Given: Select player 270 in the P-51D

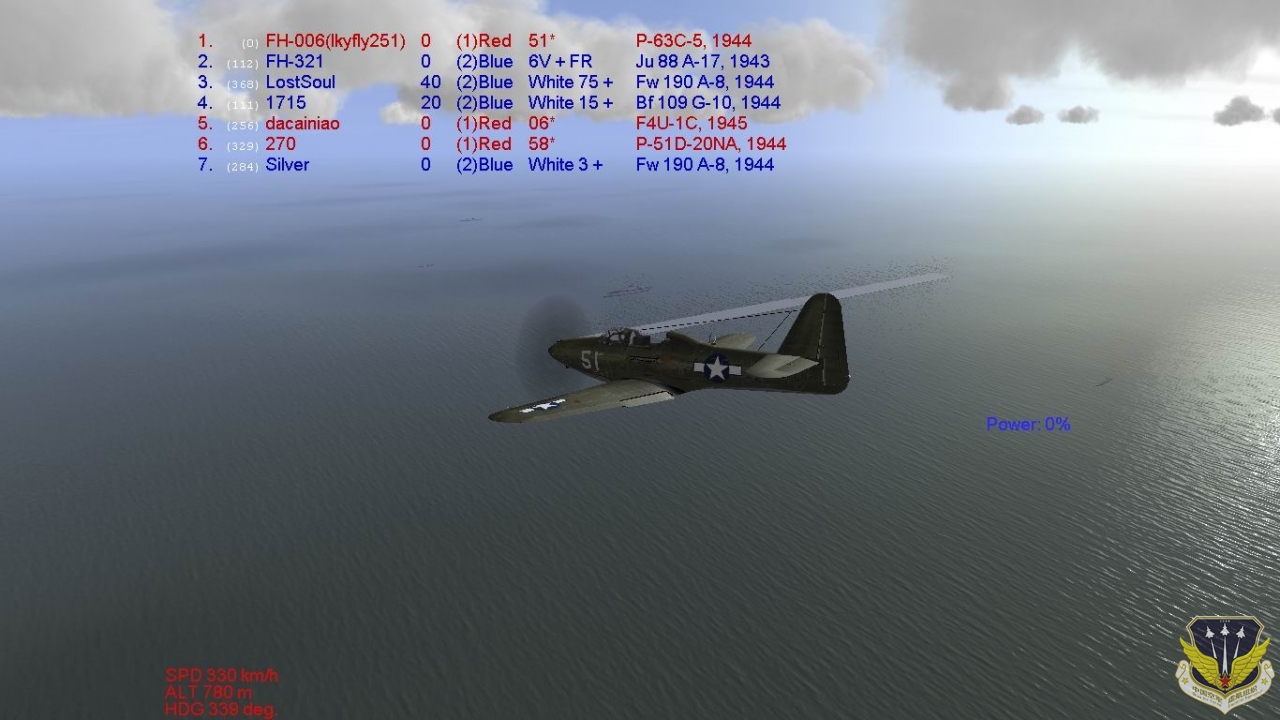Looking at the screenshot, I should pyautogui.click(x=280, y=144).
